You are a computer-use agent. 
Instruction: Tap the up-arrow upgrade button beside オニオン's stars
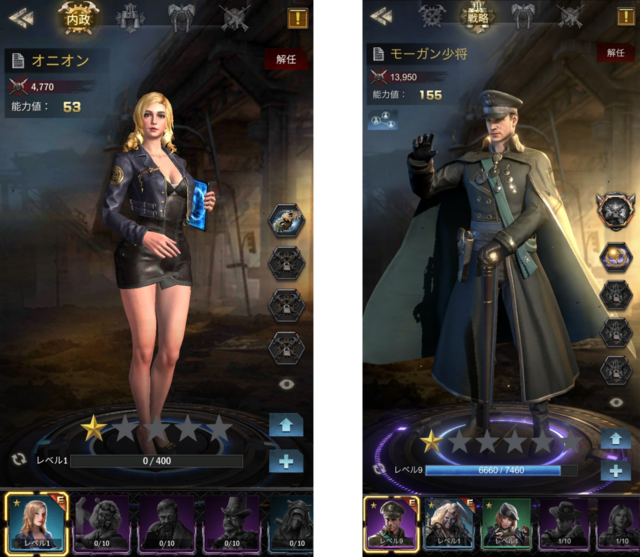[286, 425]
